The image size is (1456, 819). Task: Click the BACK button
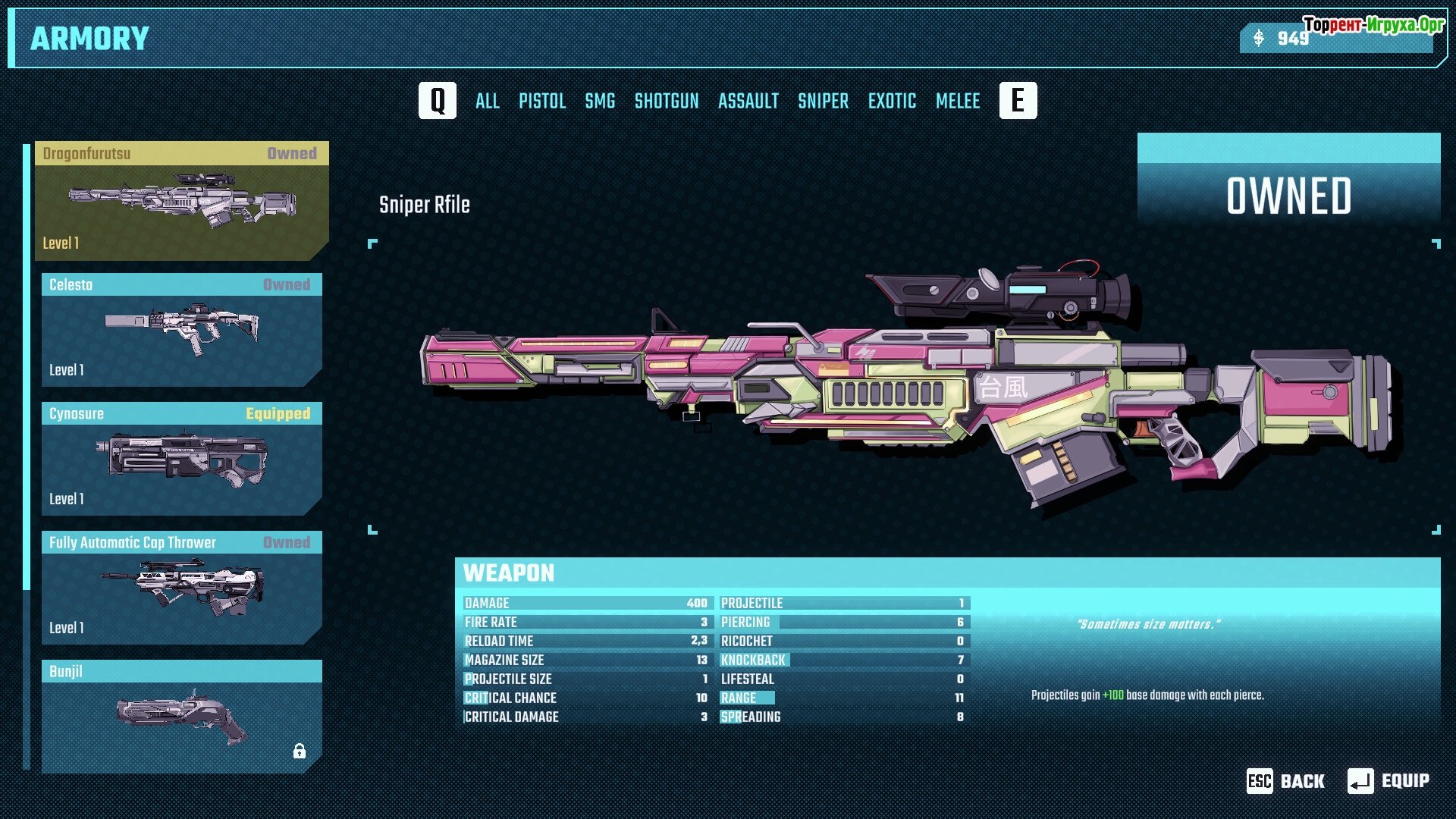click(1286, 781)
